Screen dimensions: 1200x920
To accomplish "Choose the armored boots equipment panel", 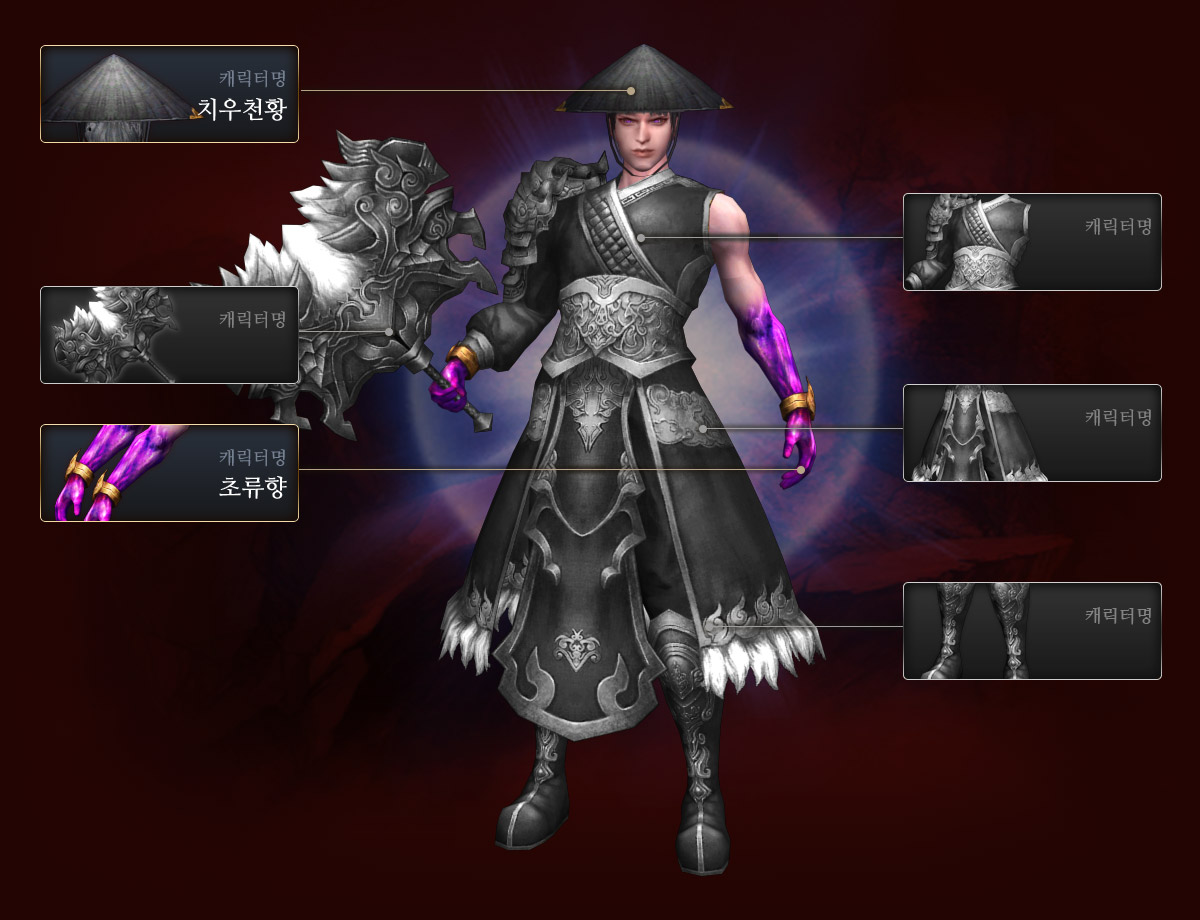I will [x=1032, y=631].
